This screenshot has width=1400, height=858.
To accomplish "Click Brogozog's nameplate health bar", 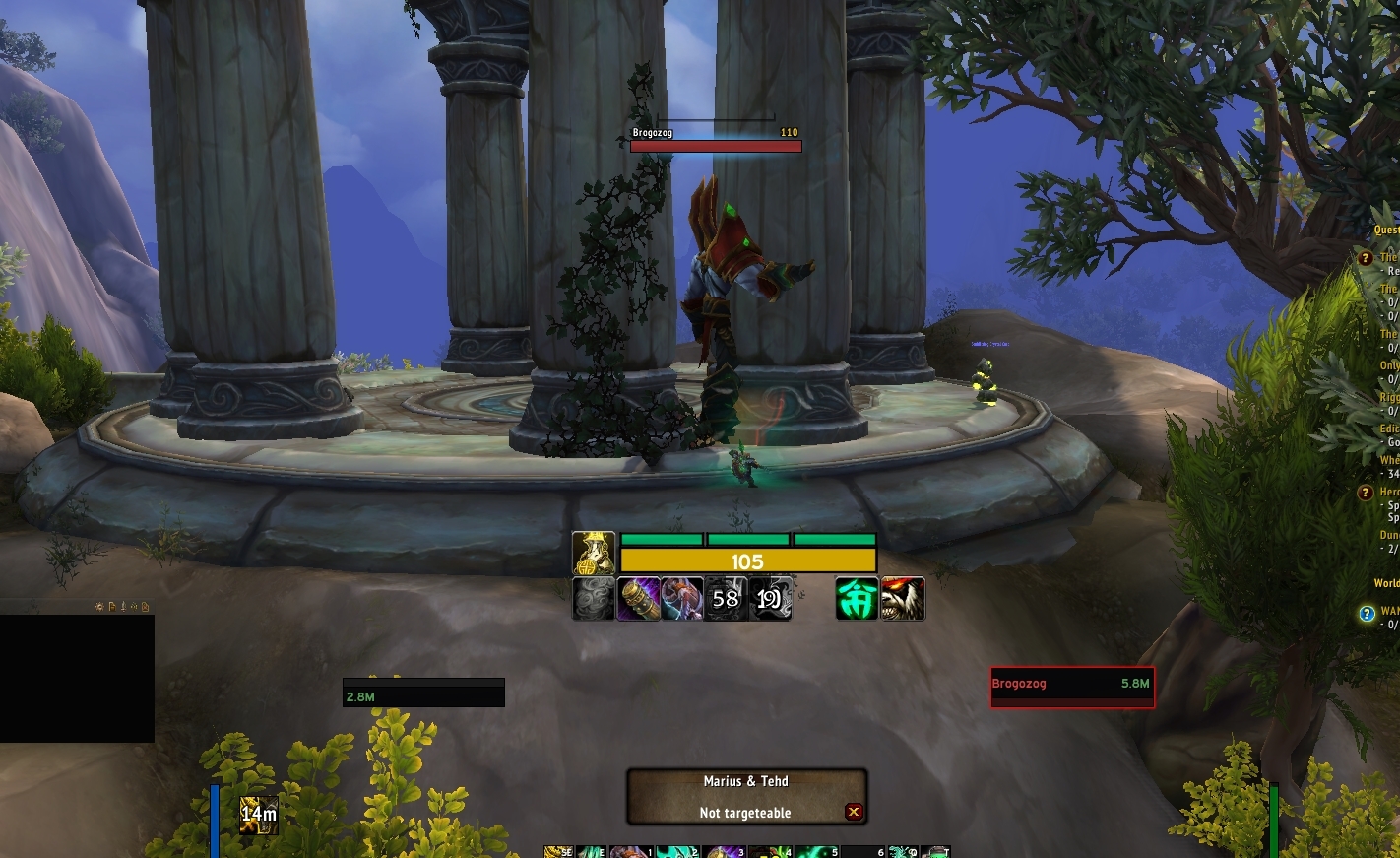I will tap(716, 146).
